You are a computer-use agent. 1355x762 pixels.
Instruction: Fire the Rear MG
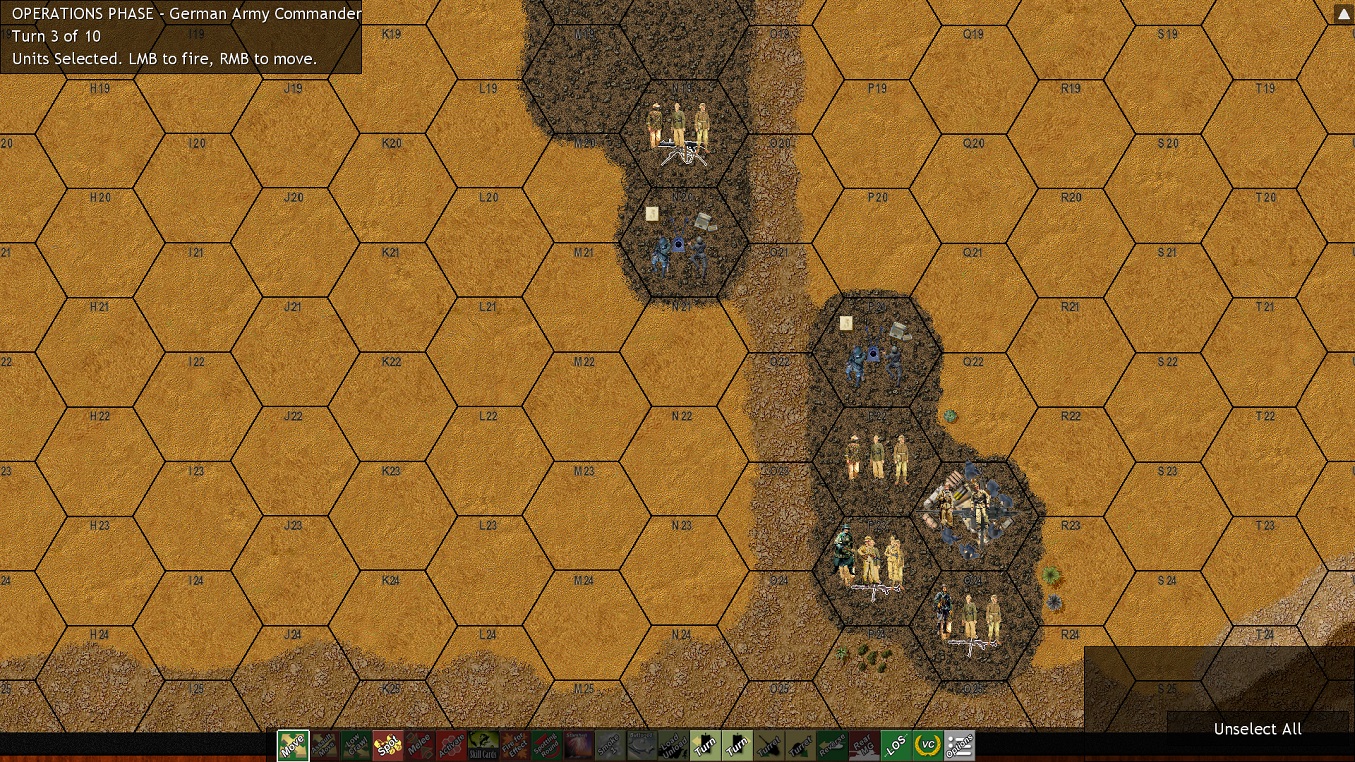point(865,746)
